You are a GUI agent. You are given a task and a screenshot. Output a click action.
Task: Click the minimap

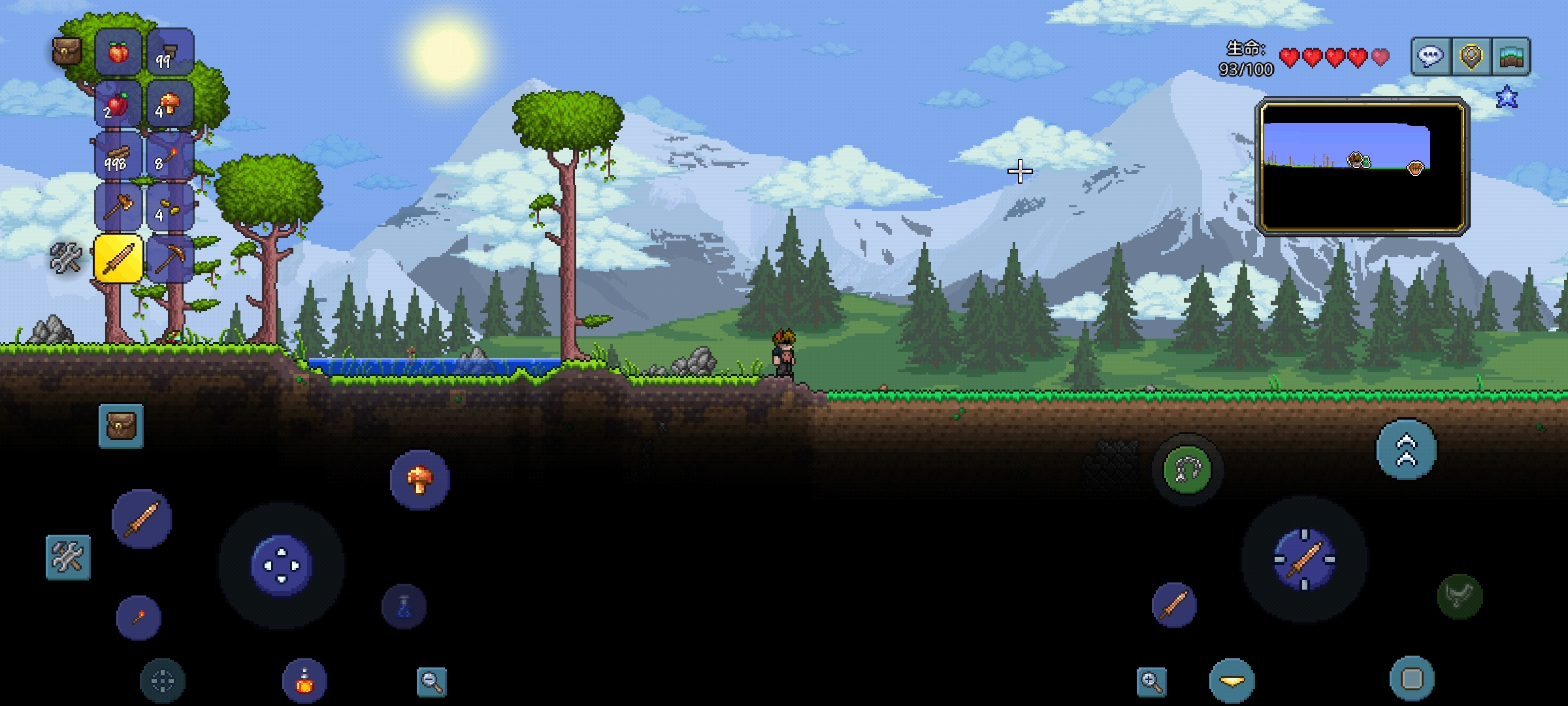click(1362, 167)
